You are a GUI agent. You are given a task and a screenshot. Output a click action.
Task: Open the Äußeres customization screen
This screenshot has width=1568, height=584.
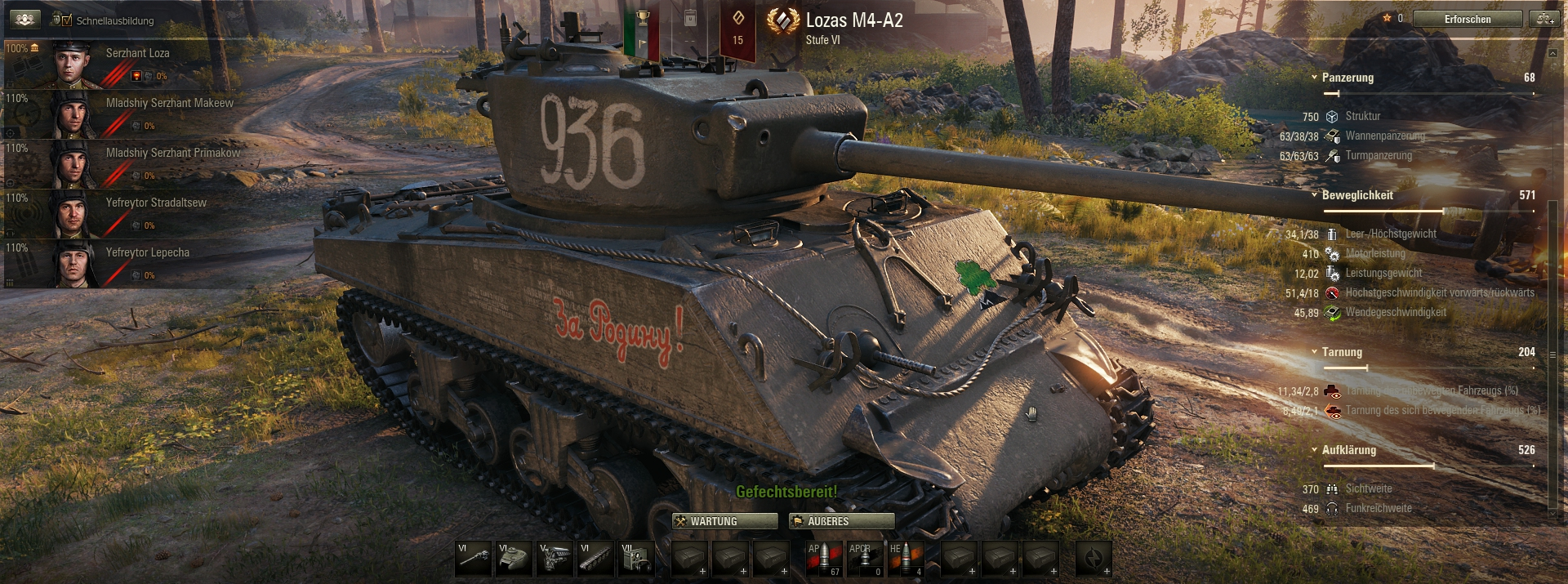click(841, 521)
